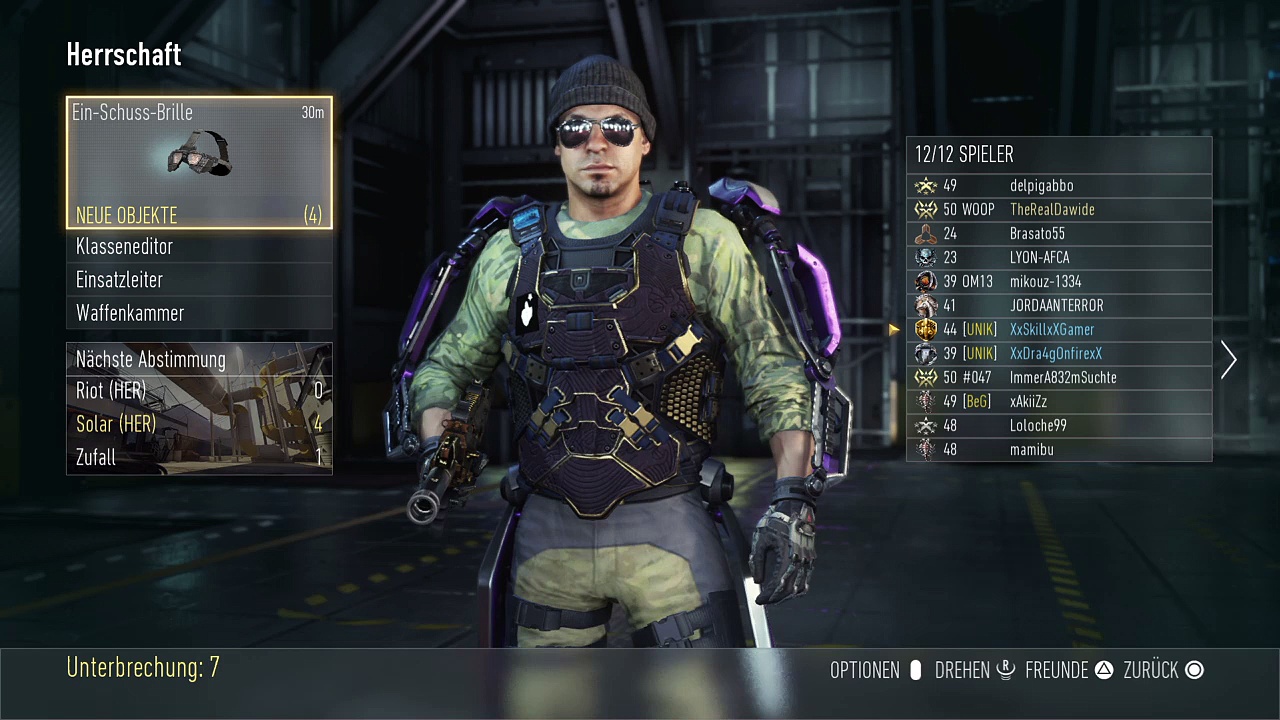Choose the Zufall random vote option
Viewport: 1280px width, 720px height.
coord(199,457)
